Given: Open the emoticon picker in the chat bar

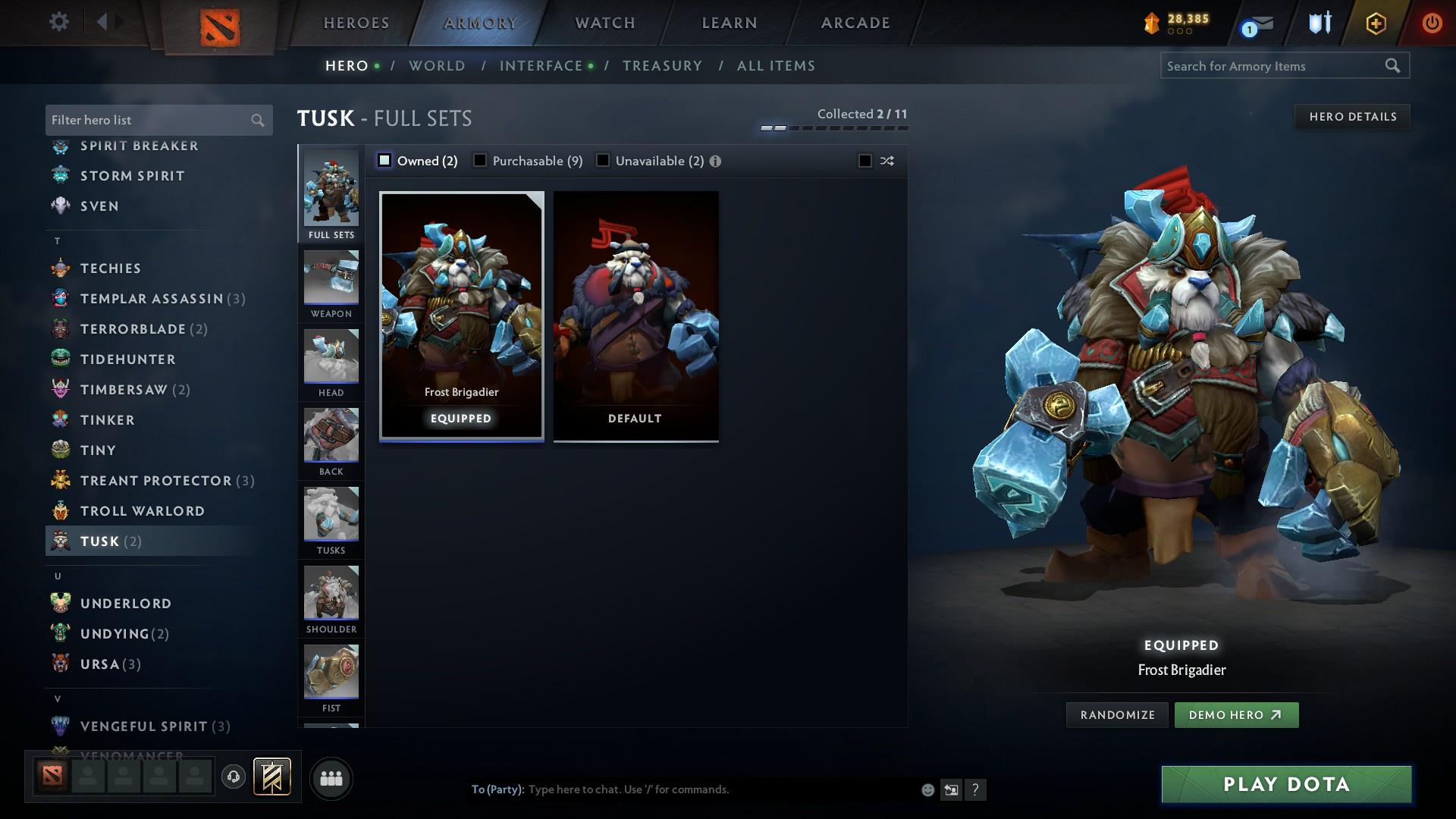Looking at the screenshot, I should [927, 789].
